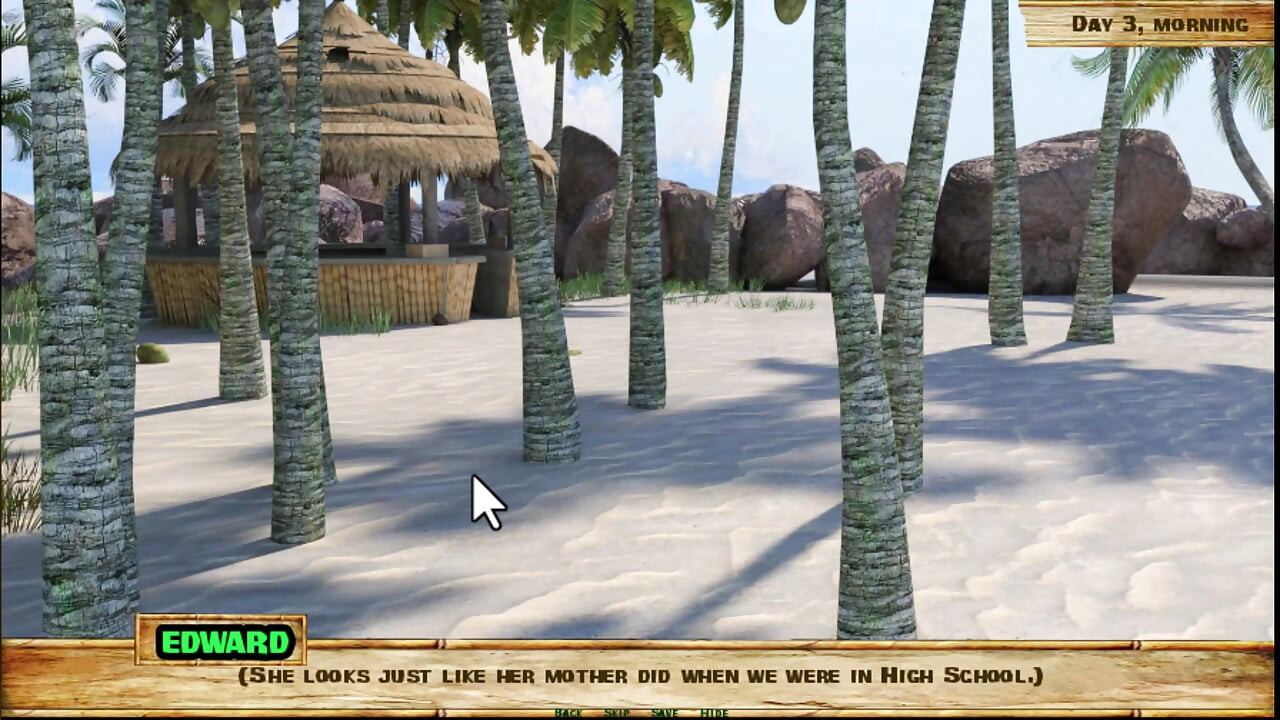This screenshot has width=1280, height=720.
Task: Hide the dialogue interface using HIDE
Action: click(714, 714)
